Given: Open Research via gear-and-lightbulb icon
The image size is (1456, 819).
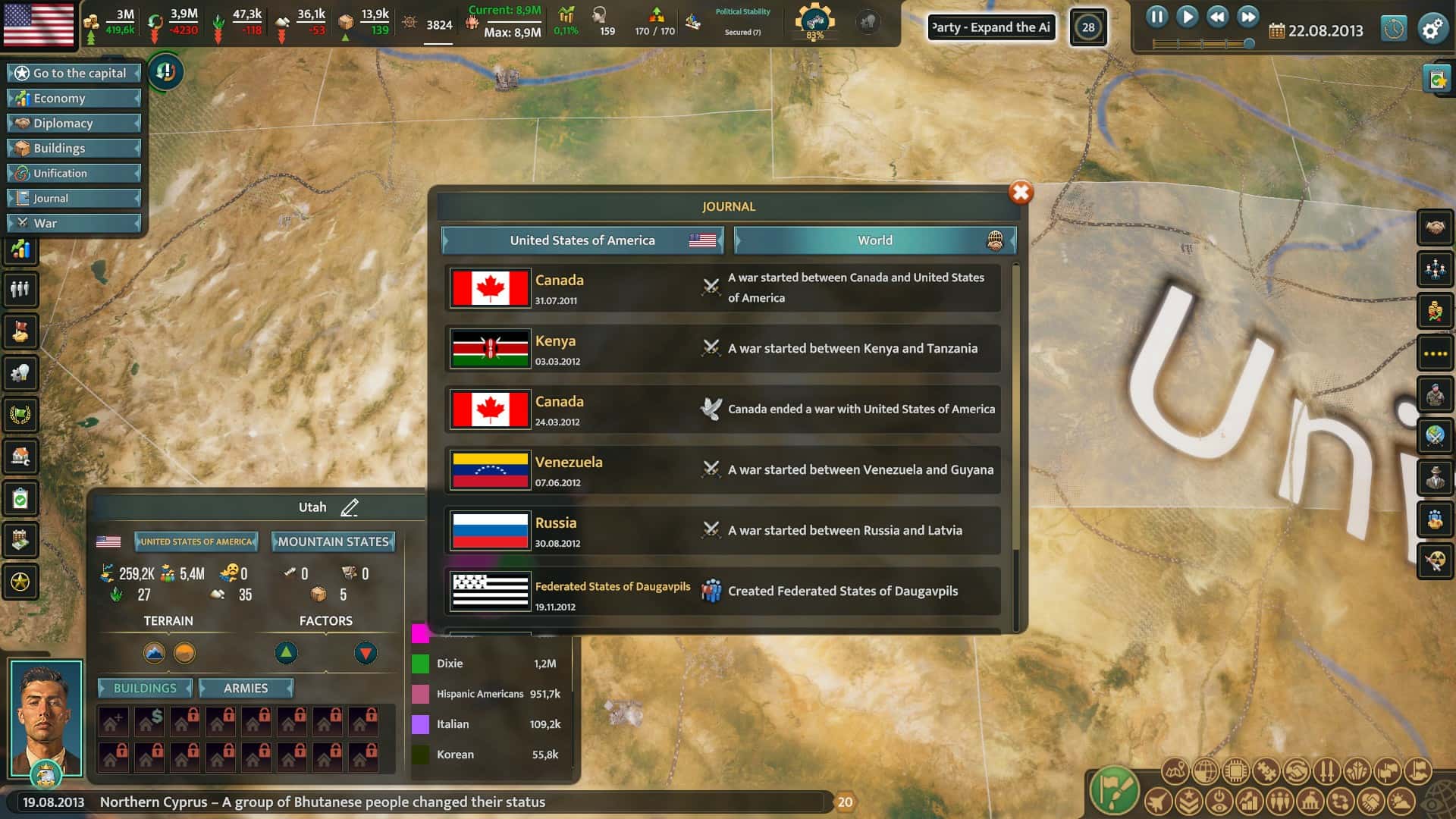Looking at the screenshot, I should coord(21,373).
